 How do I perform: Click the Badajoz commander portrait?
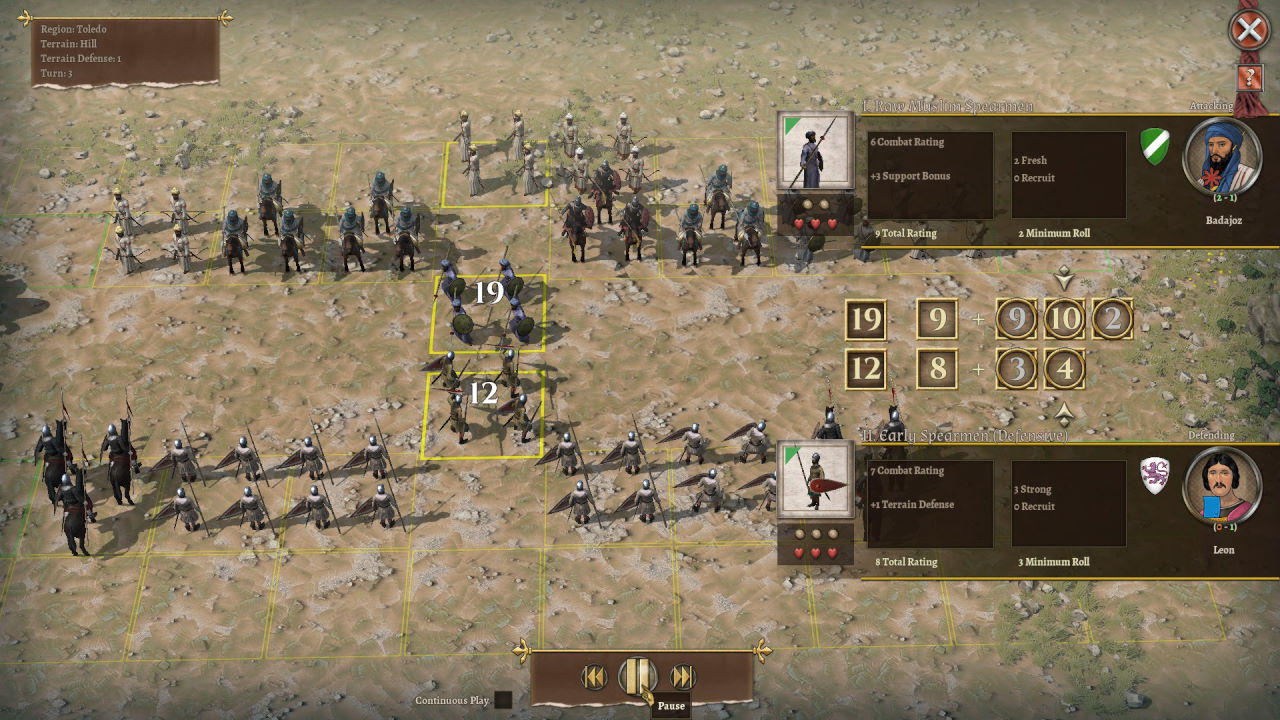coord(1223,156)
